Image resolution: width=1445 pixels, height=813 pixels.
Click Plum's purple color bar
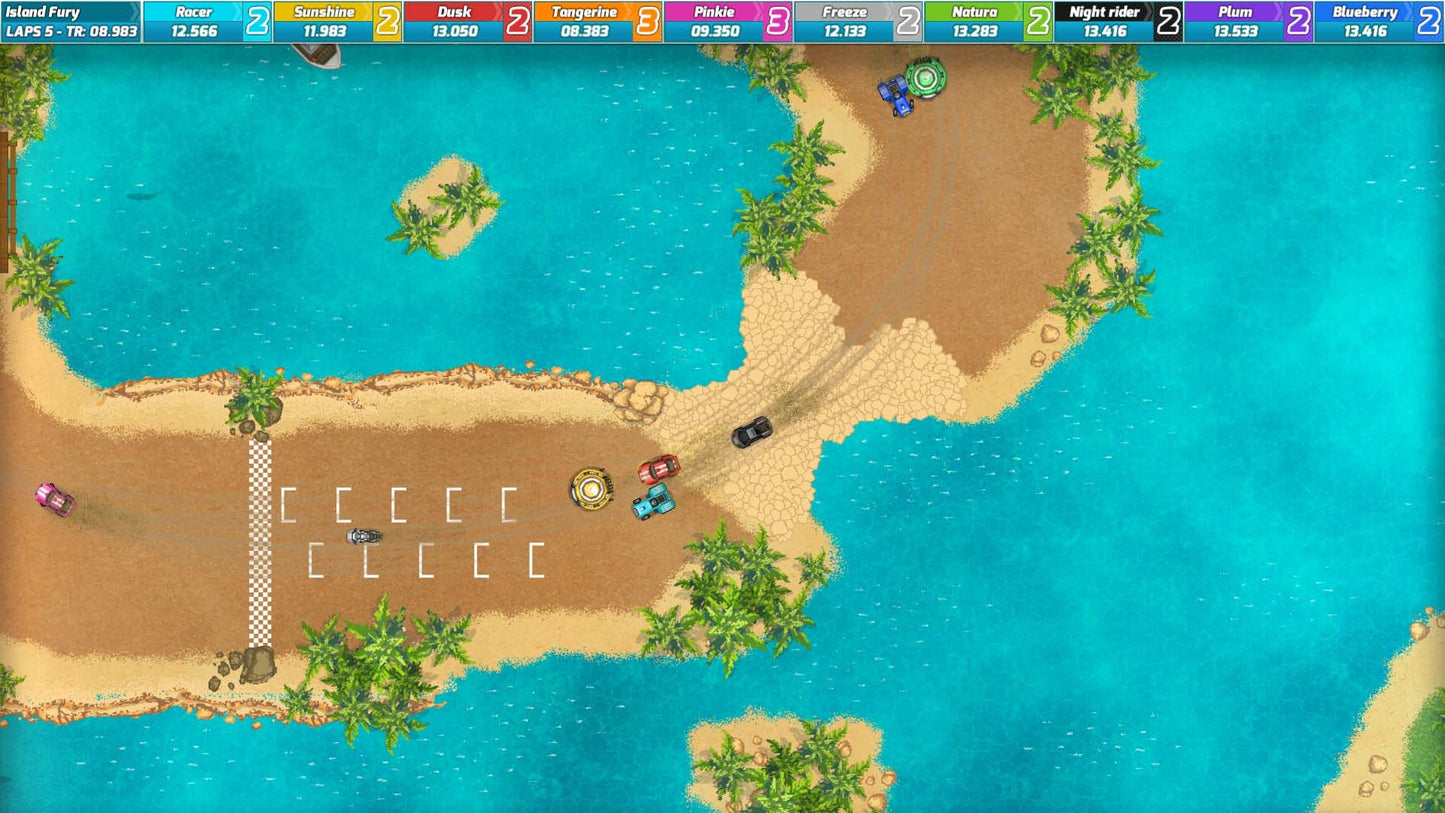(1235, 12)
